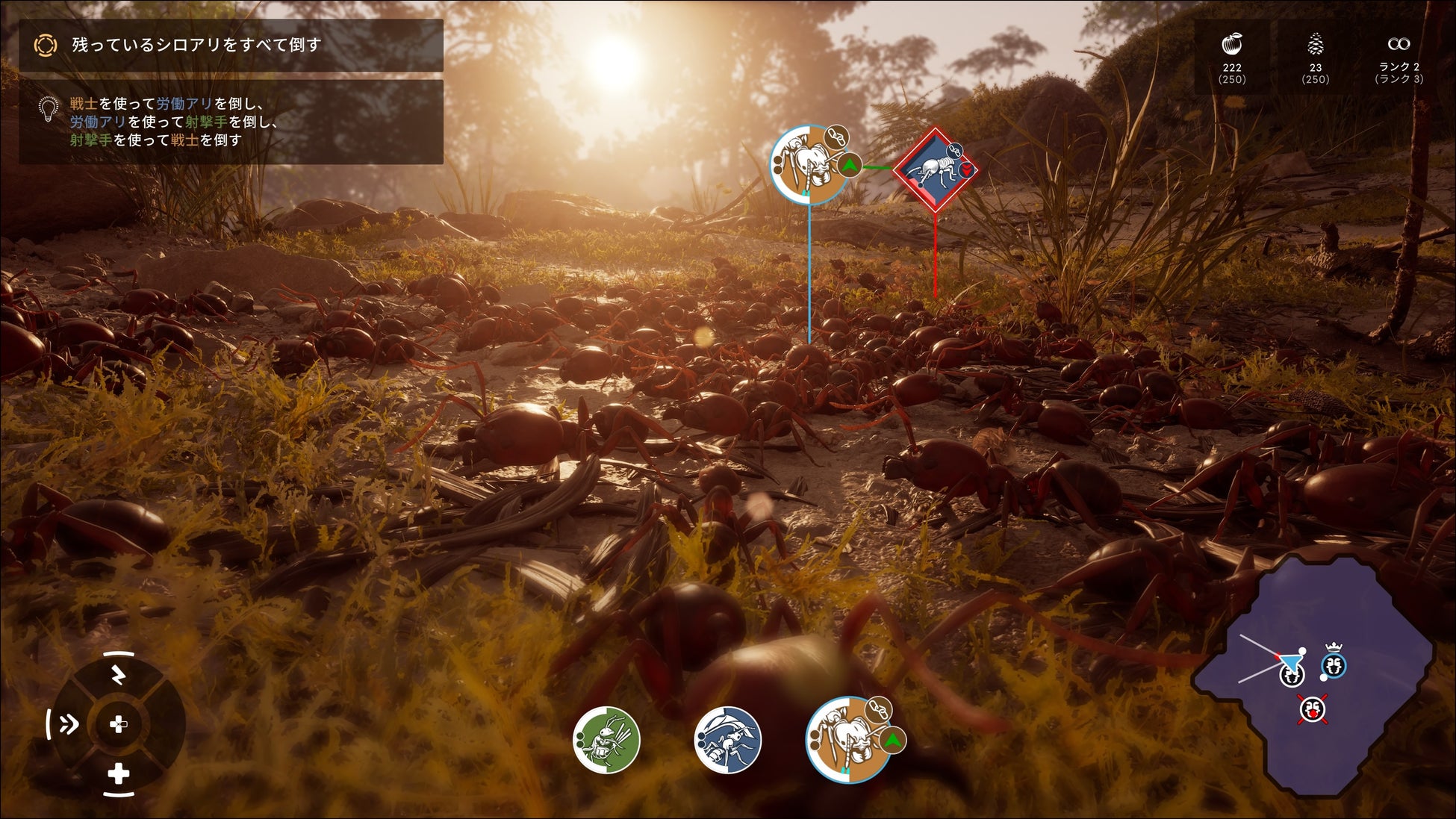Click the red enemy termite diamond marker
Viewport: 1456px width, 819px height.
(935, 169)
